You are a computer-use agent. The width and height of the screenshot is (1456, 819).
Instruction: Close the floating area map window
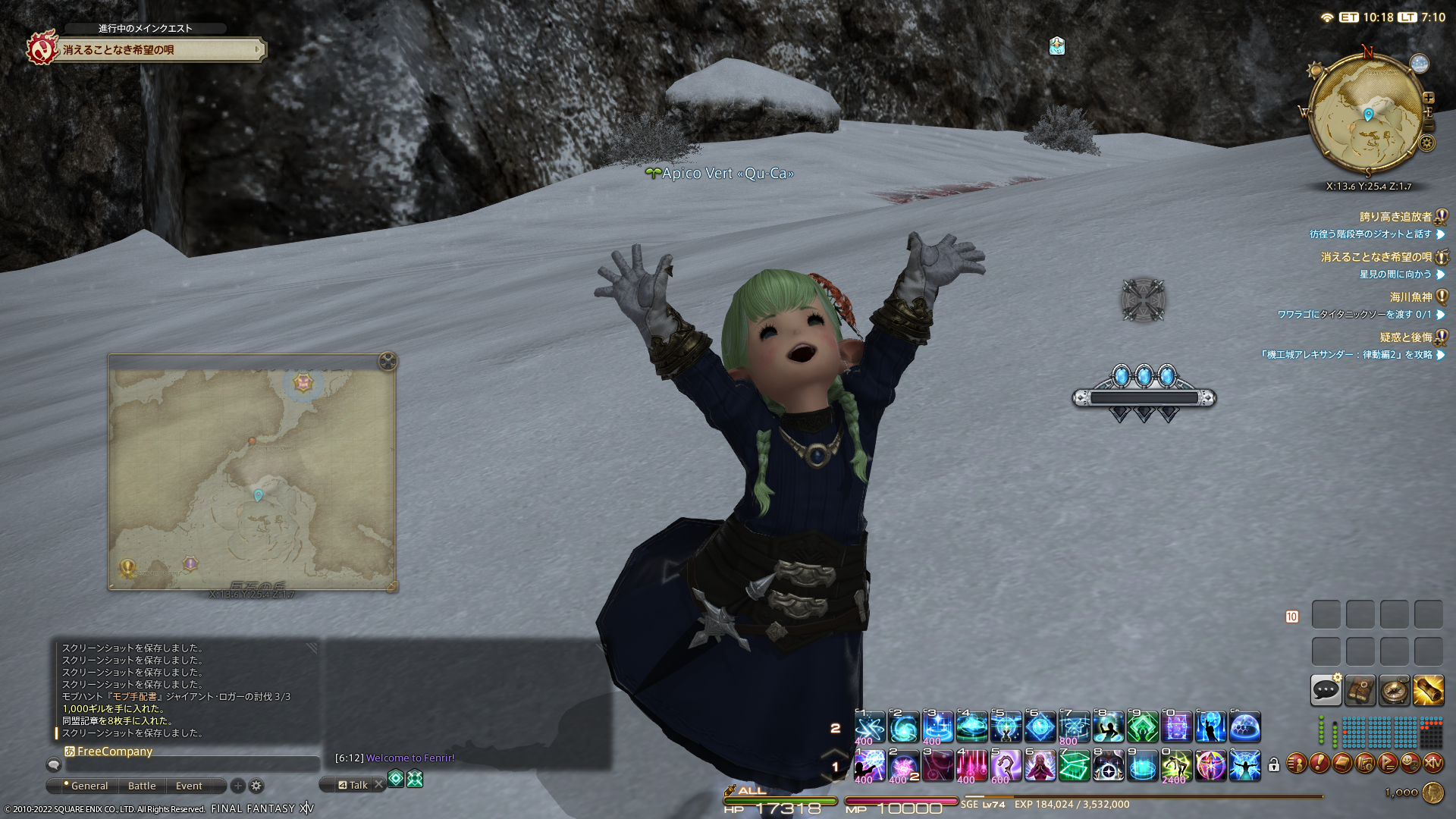click(388, 361)
